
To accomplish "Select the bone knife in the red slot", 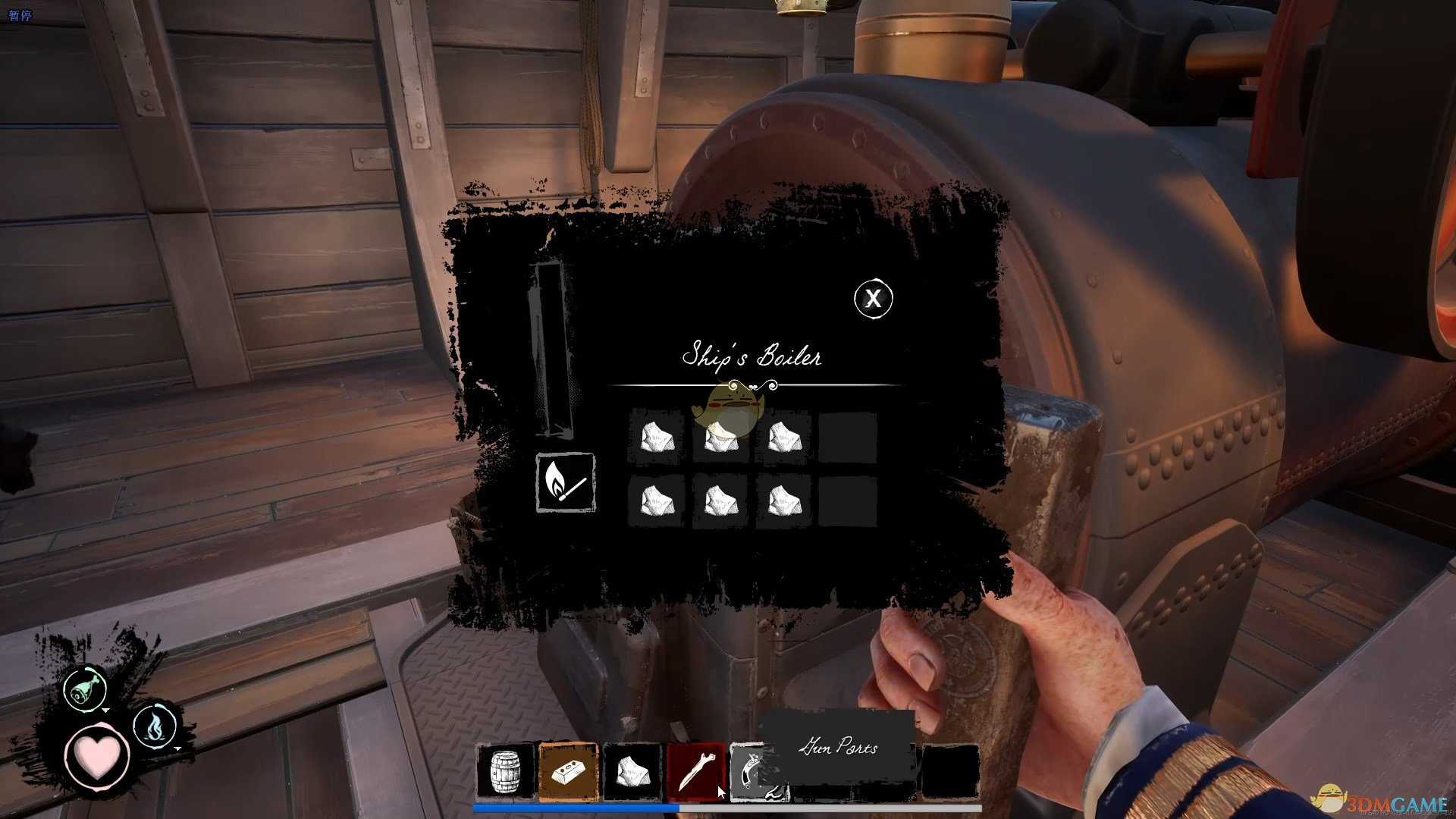I will (x=695, y=772).
